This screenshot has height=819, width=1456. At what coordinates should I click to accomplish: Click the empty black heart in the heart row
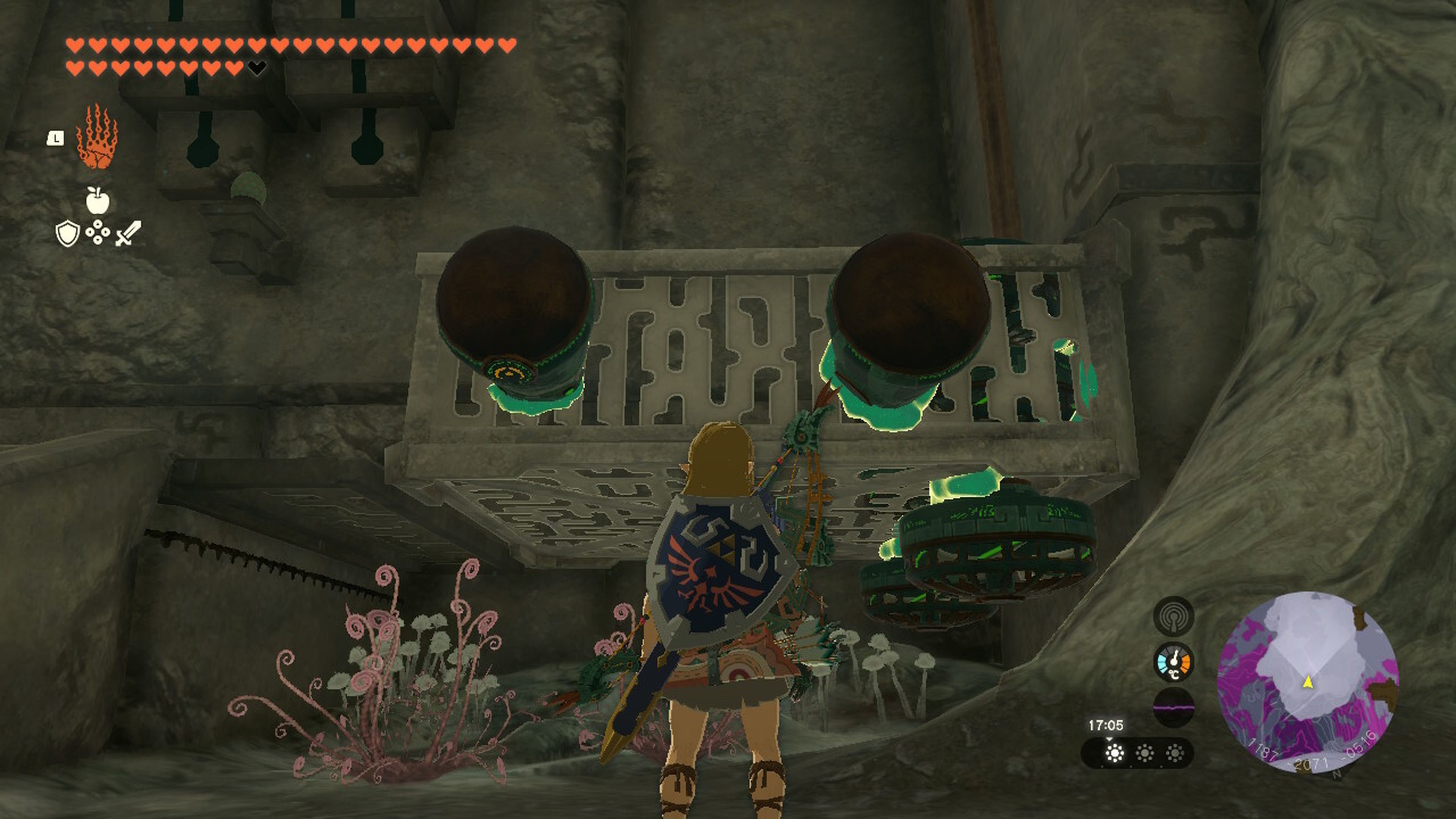pyautogui.click(x=257, y=67)
